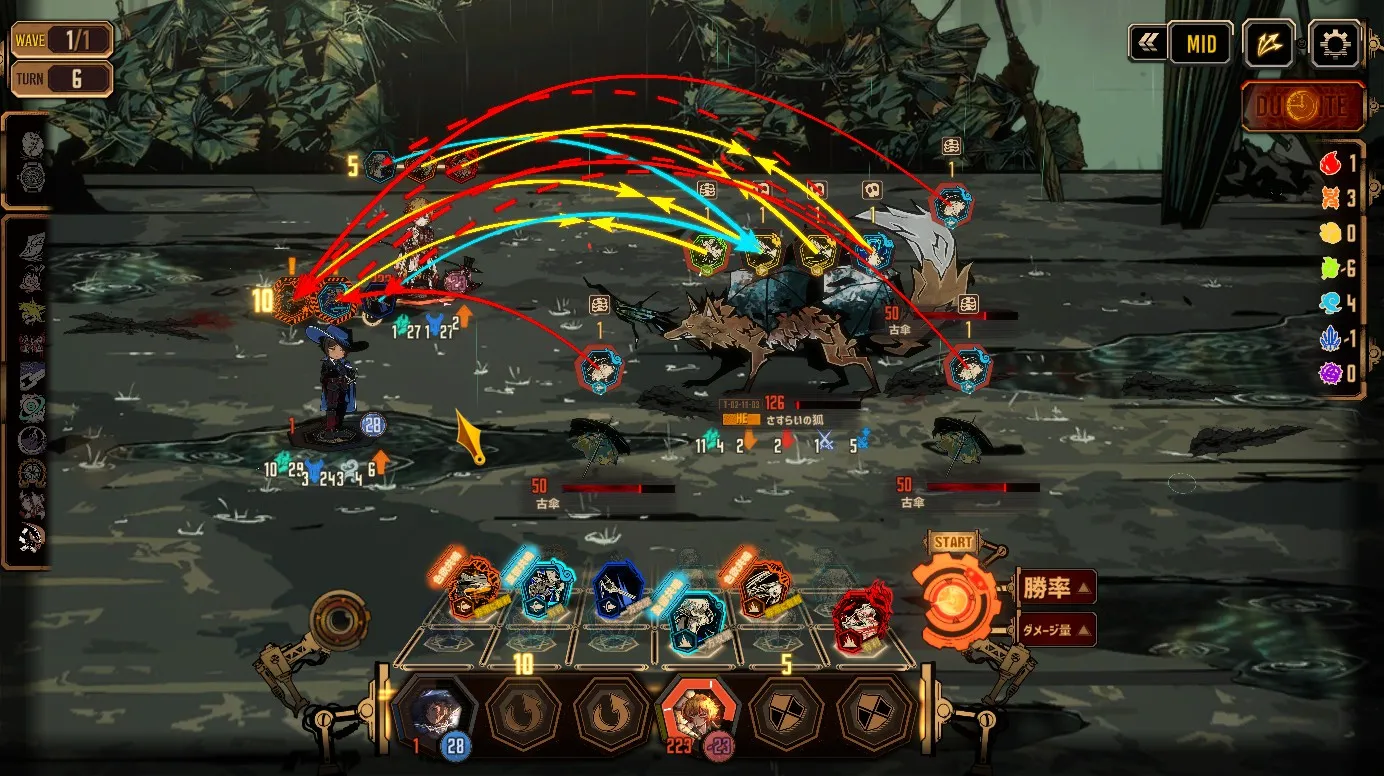Select the ダメージ量 damage option

[x=1057, y=630]
